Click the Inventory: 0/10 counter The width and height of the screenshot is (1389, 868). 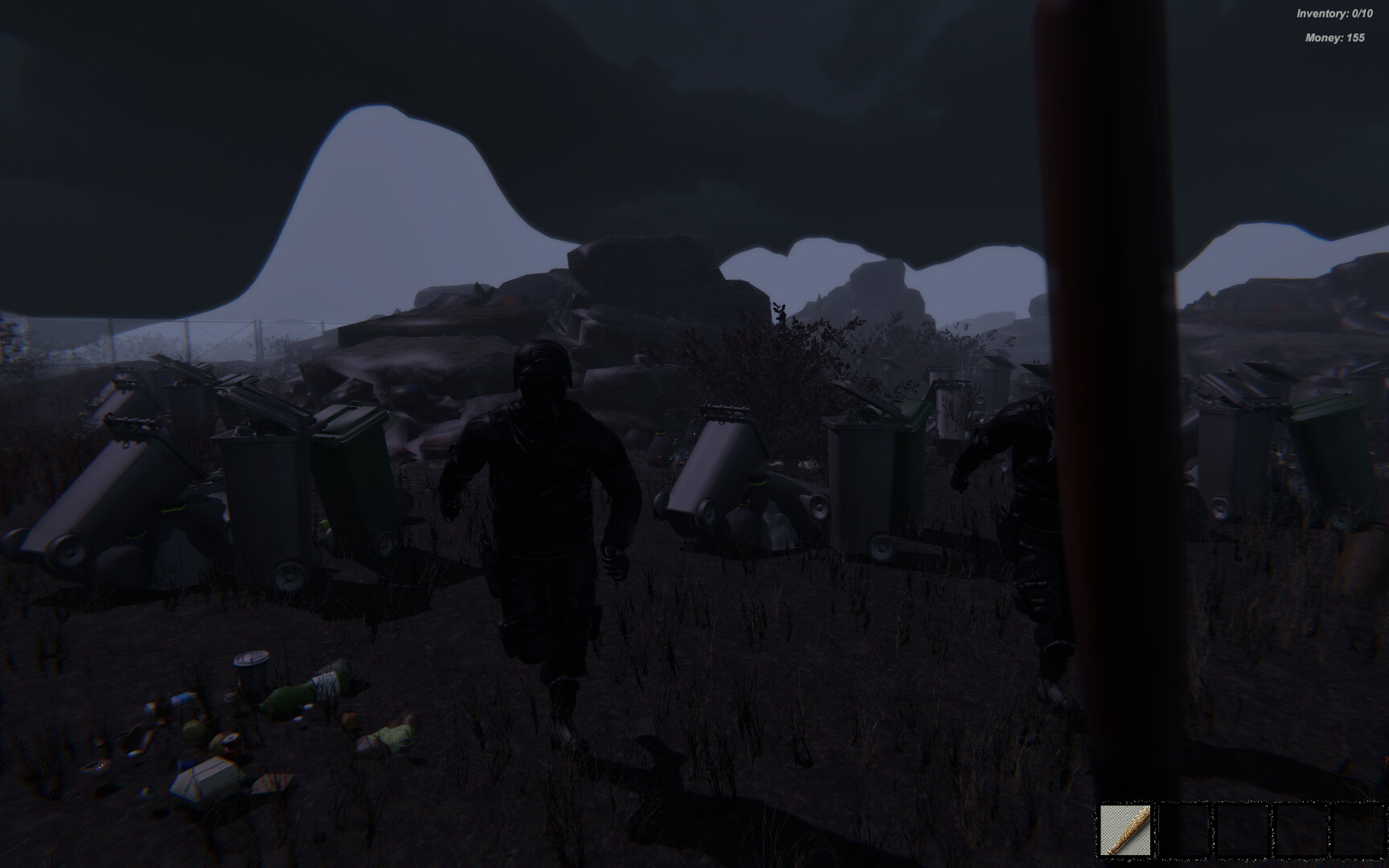[1336, 12]
